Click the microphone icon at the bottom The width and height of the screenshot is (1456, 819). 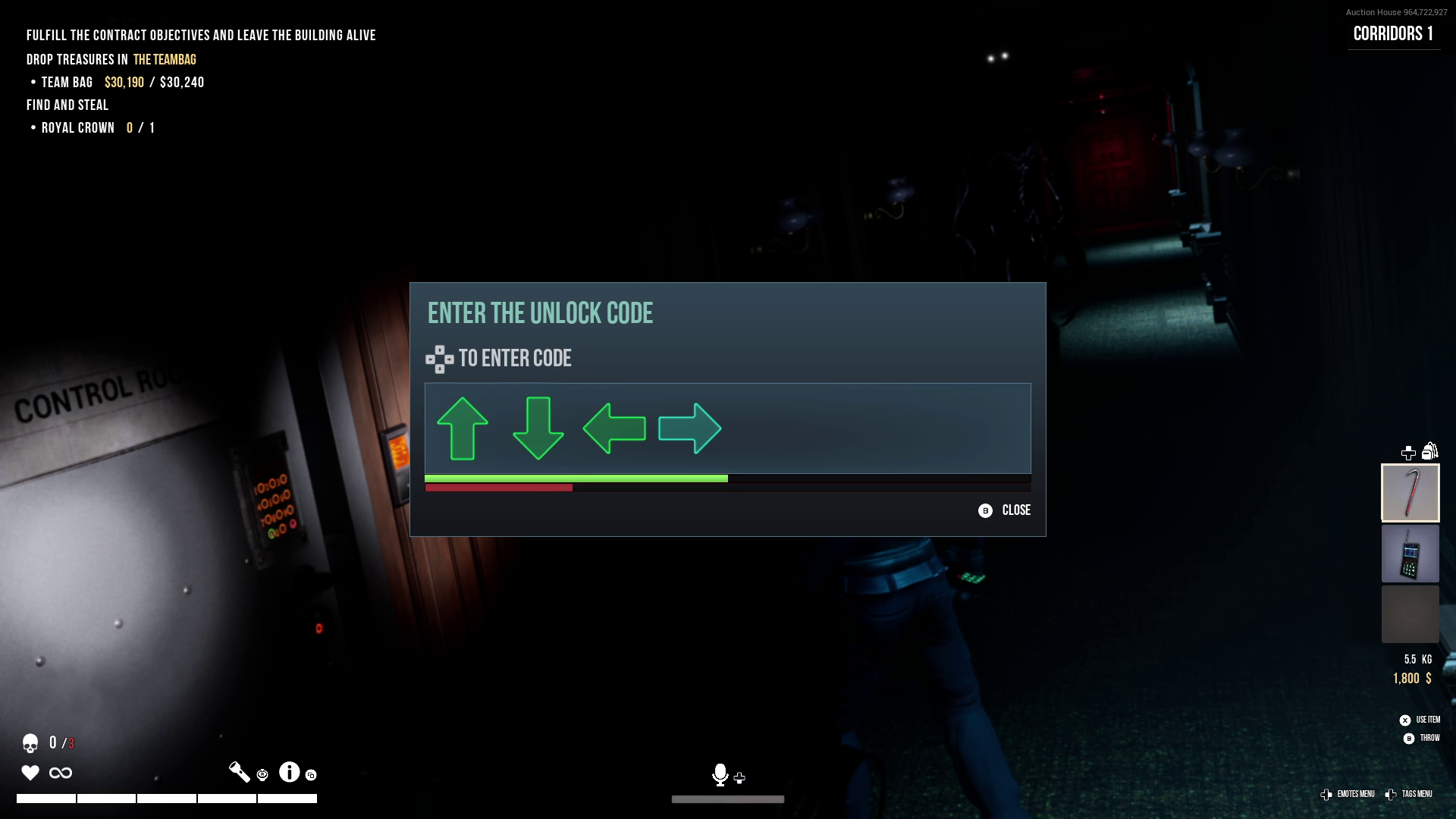pyautogui.click(x=720, y=776)
